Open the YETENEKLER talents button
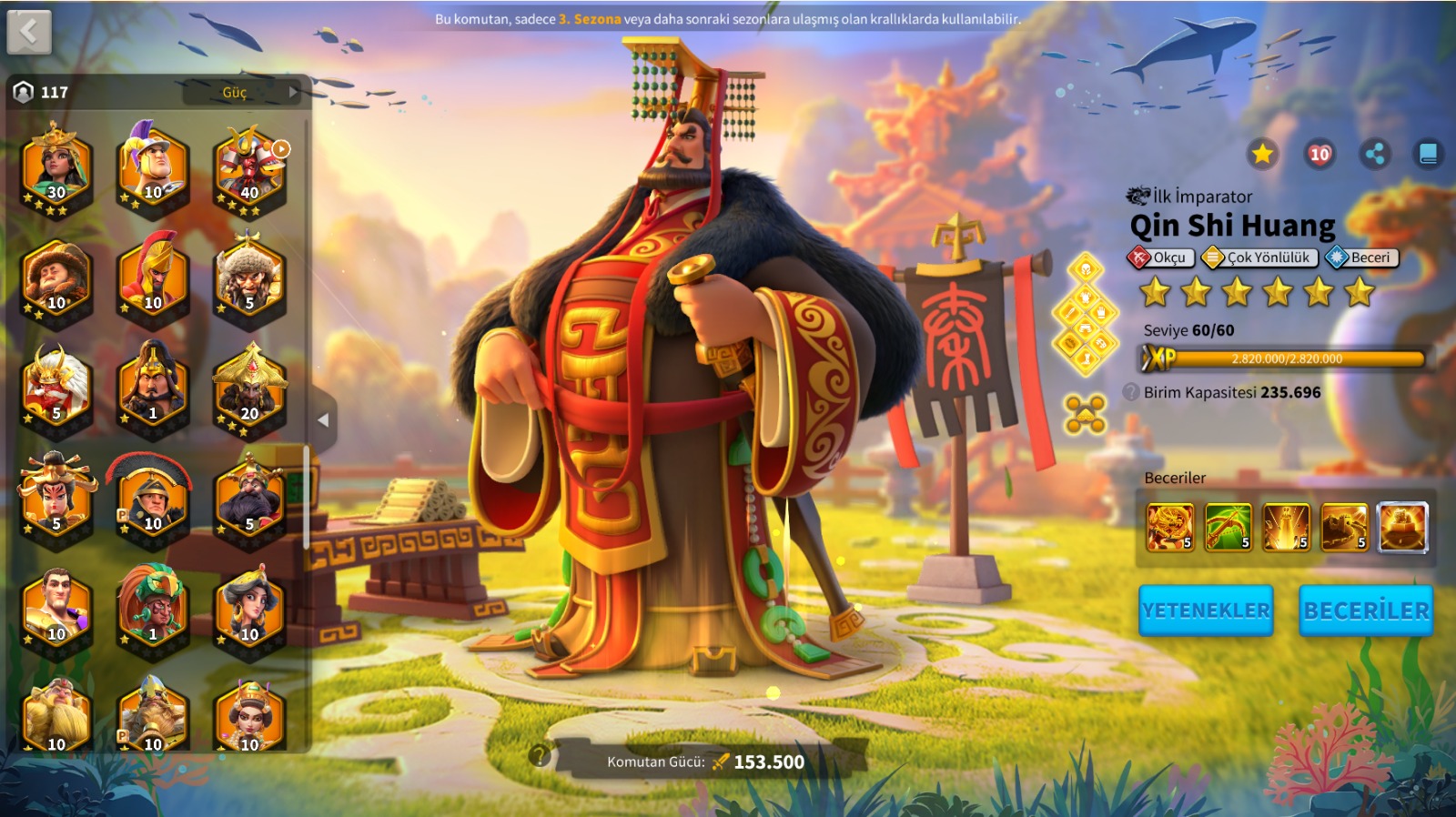The height and width of the screenshot is (817, 1456). [x=1206, y=610]
